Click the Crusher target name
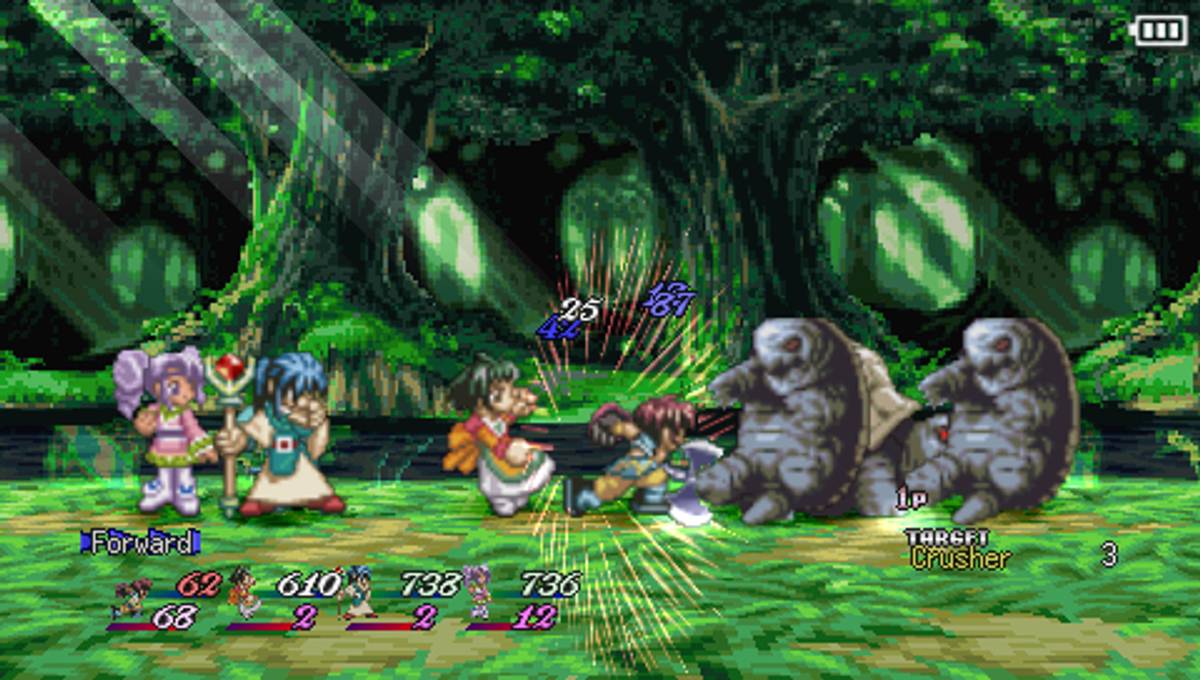Viewport: 1200px width, 680px height. pos(960,559)
